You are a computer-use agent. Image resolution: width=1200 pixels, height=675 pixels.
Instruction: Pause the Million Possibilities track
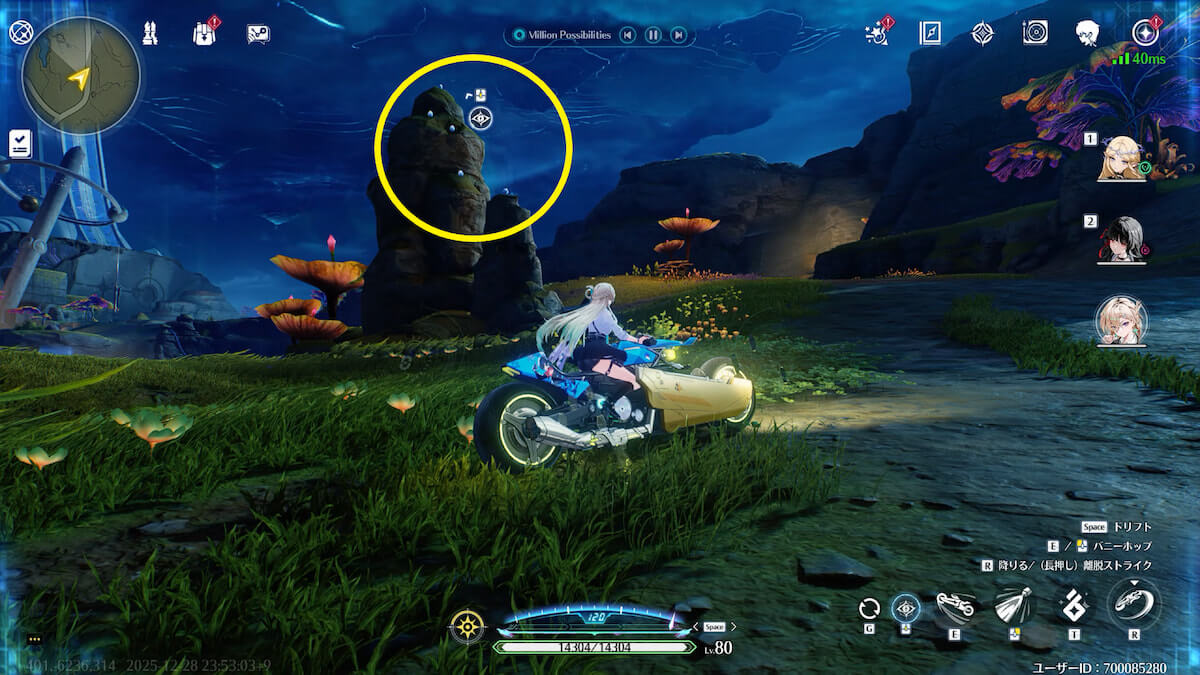click(x=653, y=35)
